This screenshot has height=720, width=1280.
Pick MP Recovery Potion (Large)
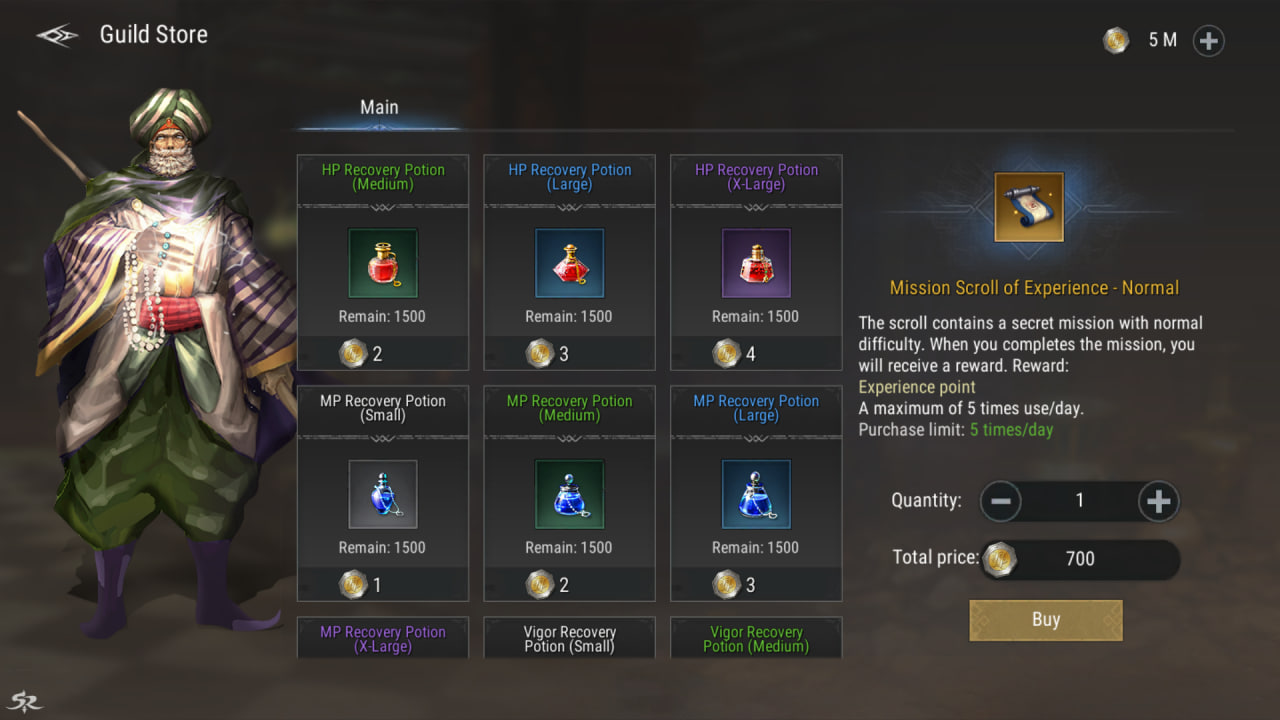(756, 494)
